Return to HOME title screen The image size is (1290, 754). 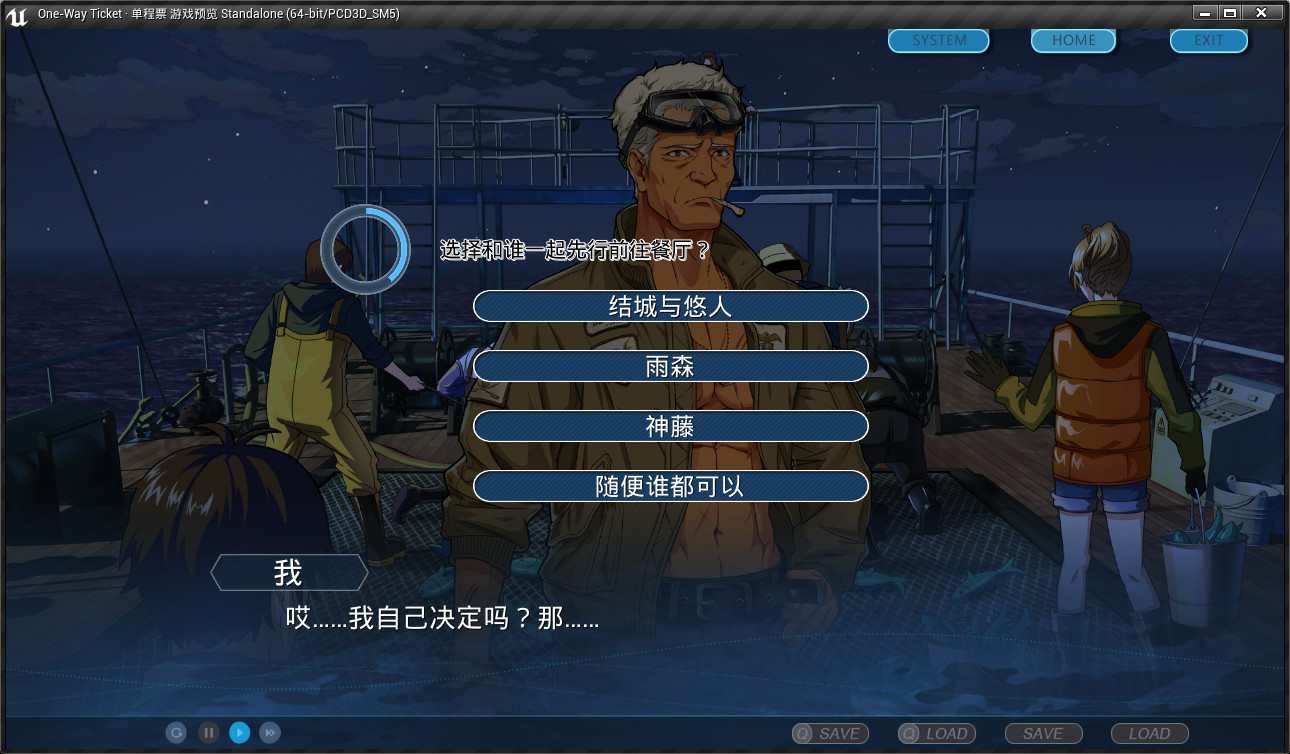pos(1072,40)
